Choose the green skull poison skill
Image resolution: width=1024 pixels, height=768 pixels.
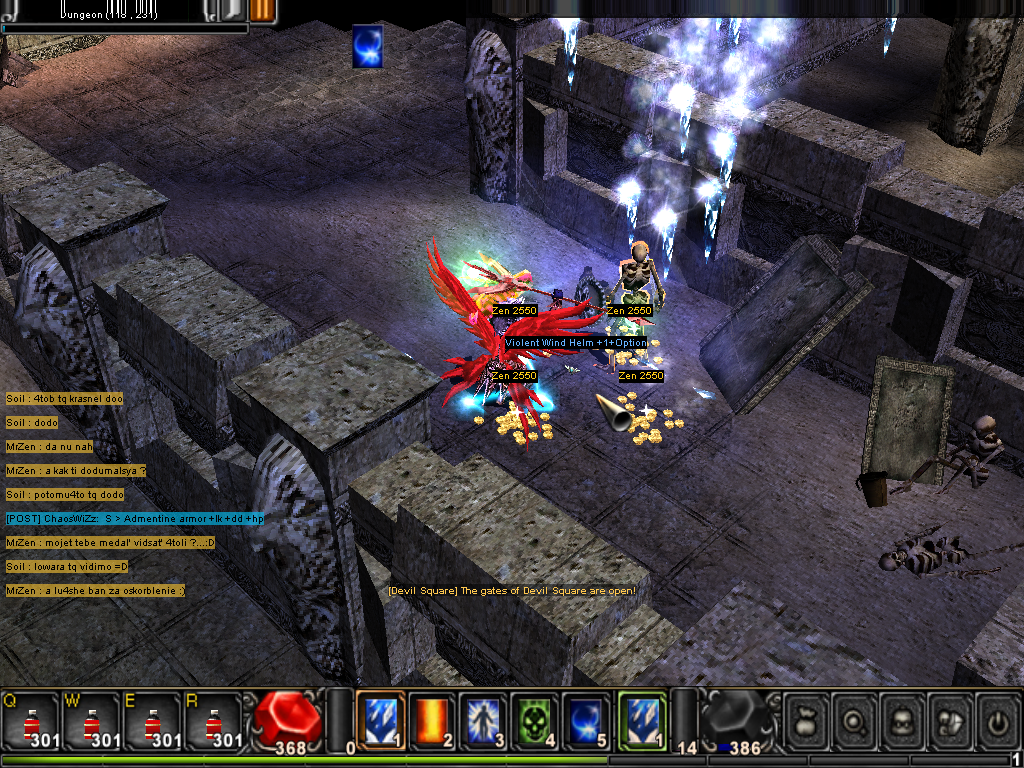(x=535, y=719)
